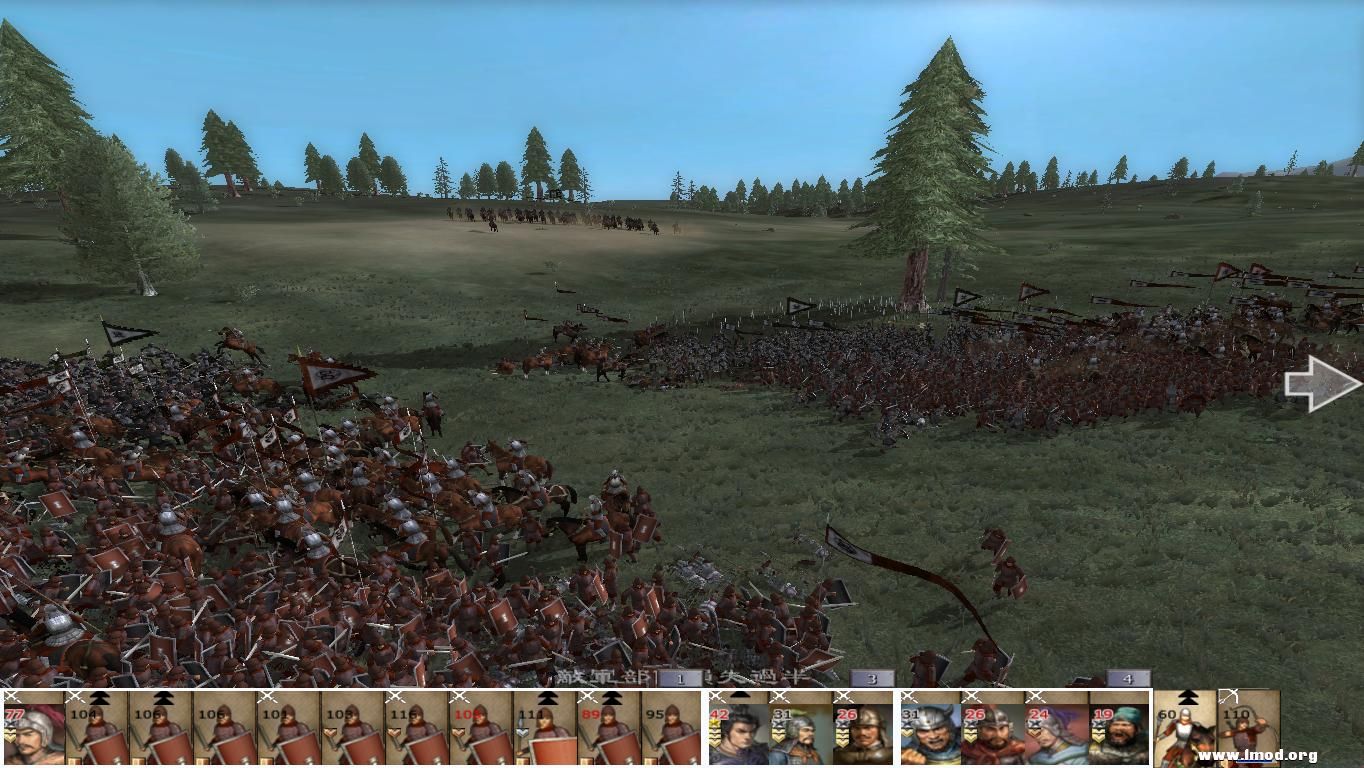Click the group badge numbered 4
This screenshot has height=768, width=1364.
coord(1128,678)
